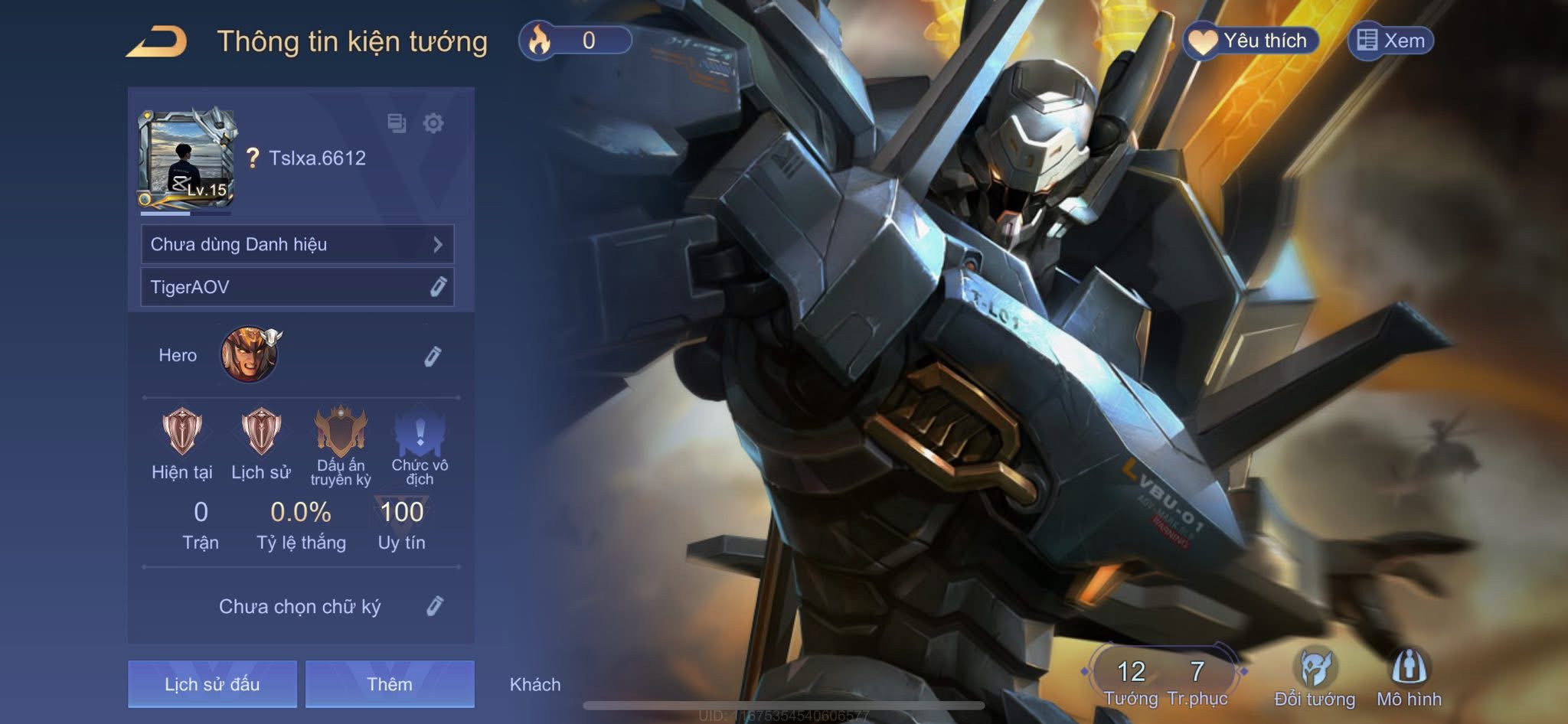Select the featured hero portrait
1568x724 pixels.
click(249, 355)
